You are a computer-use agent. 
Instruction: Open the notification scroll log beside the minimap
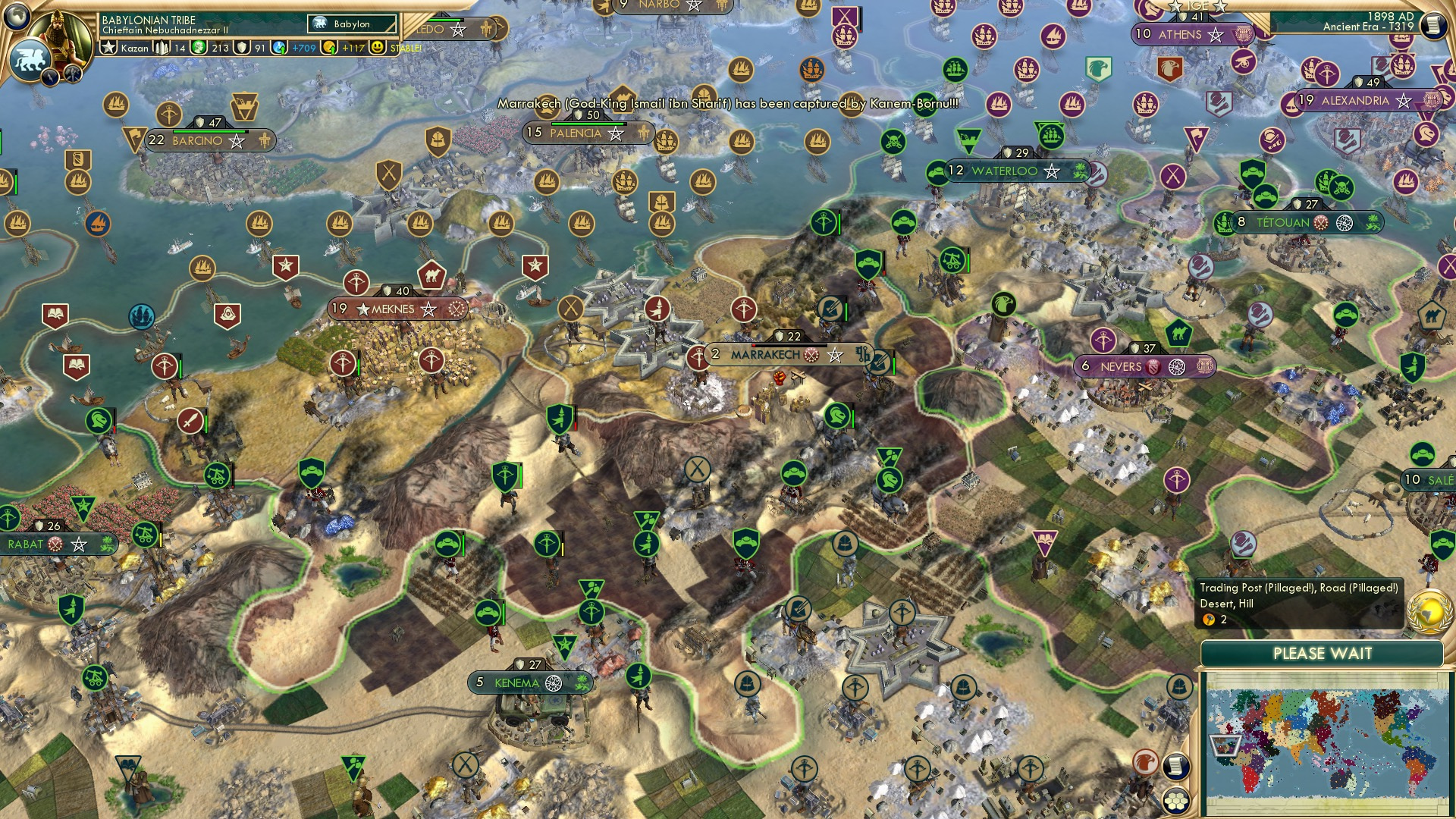coord(1175,766)
